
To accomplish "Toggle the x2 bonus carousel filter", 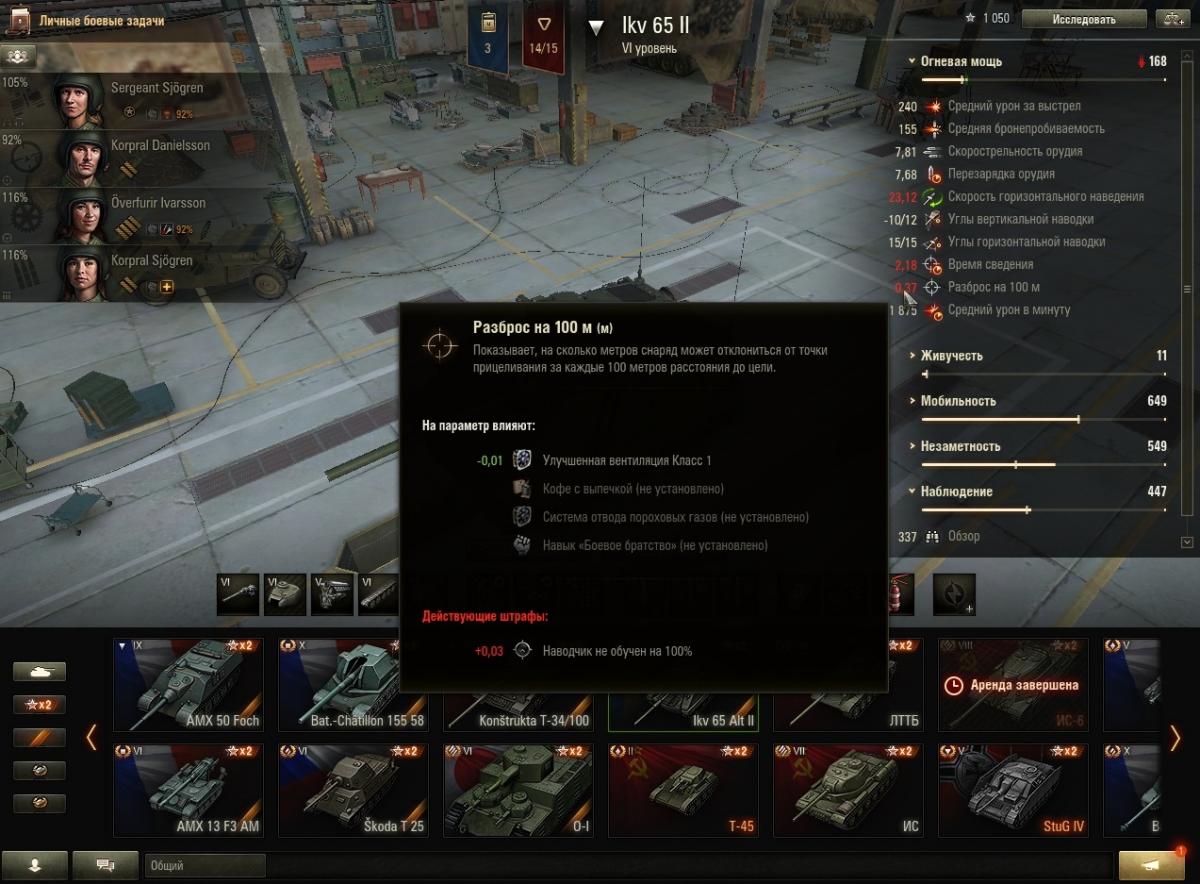I will [39, 704].
